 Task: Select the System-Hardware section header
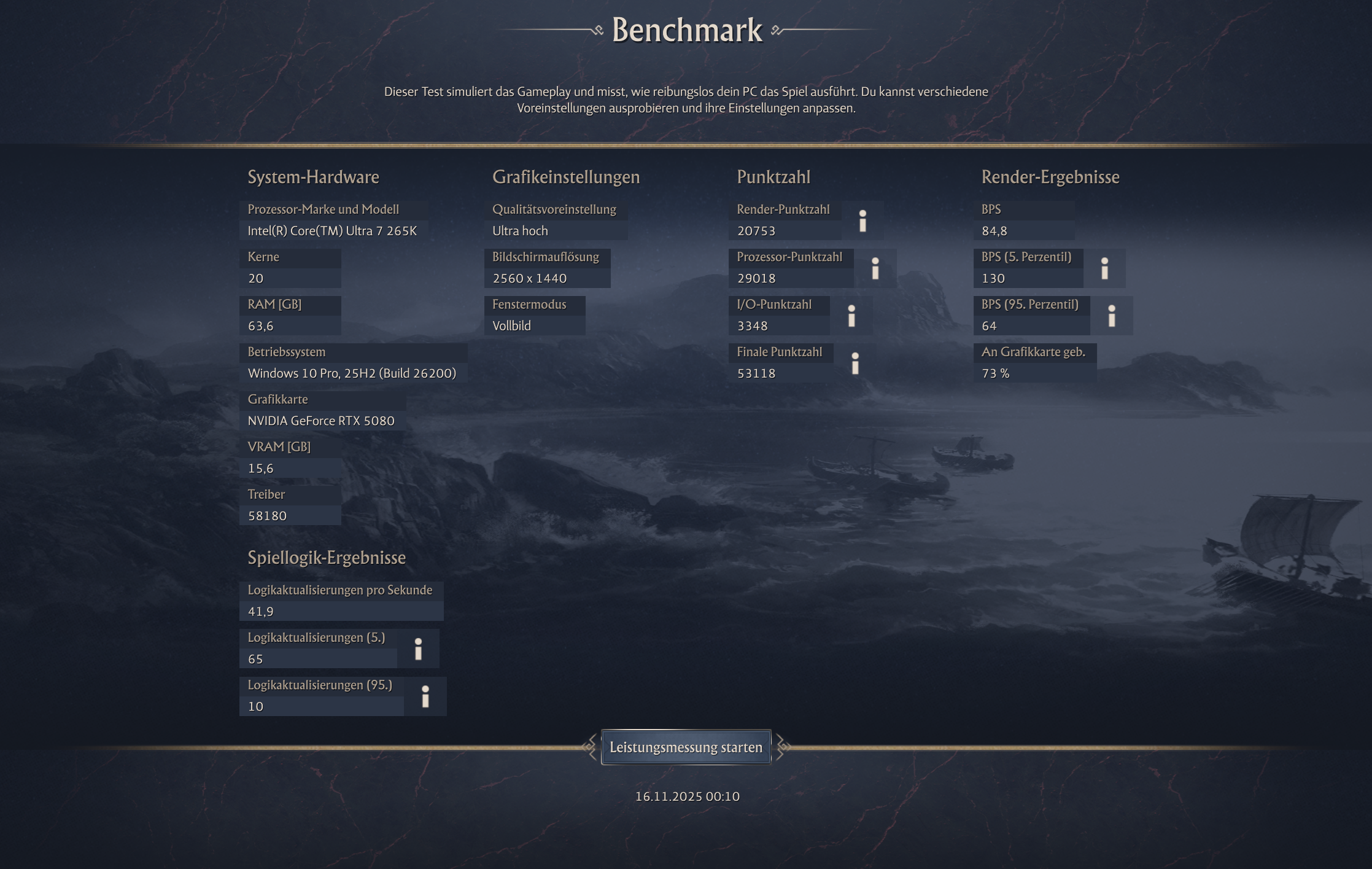coord(313,177)
